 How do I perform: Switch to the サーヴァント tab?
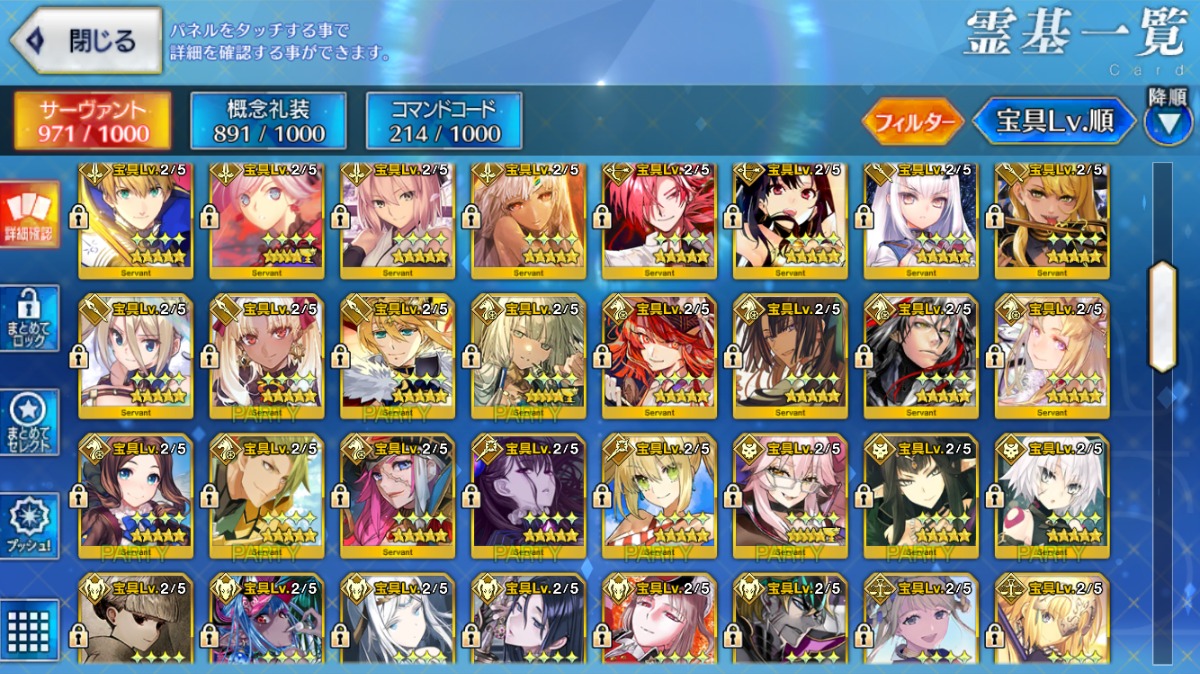point(92,120)
